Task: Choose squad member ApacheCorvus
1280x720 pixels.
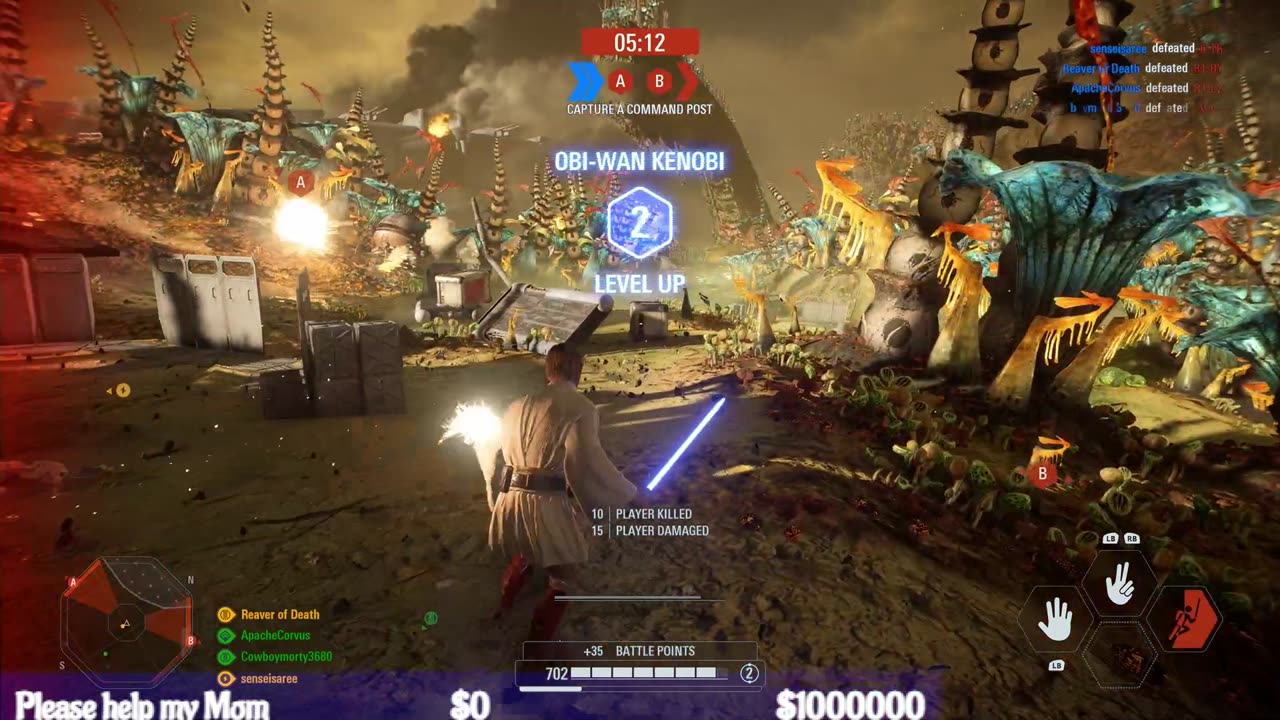Action: coord(275,635)
